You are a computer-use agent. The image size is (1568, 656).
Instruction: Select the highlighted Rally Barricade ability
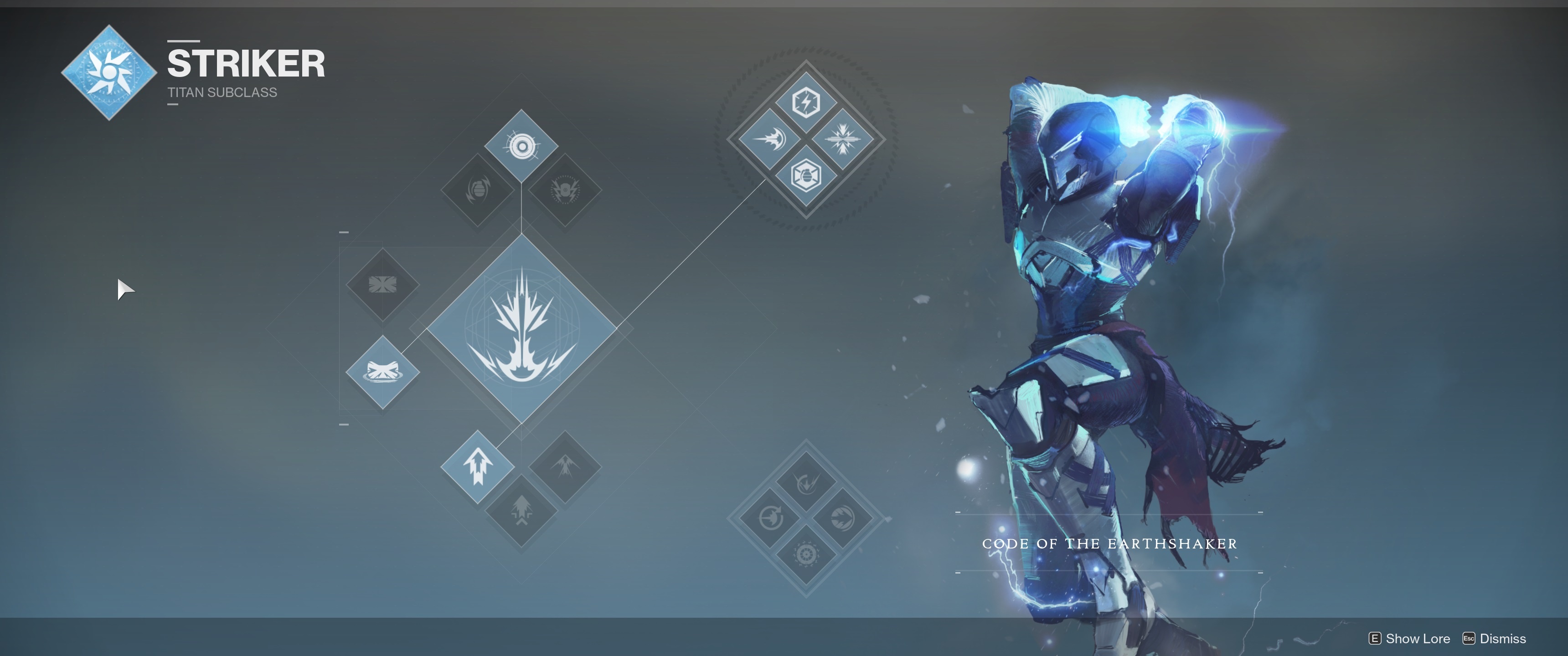tap(382, 371)
